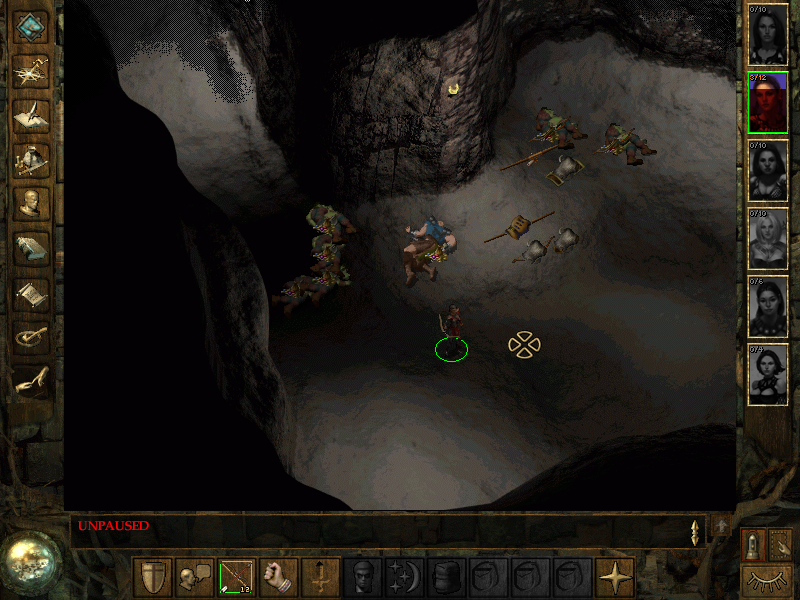This screenshot has height=600, width=800.
Task: Toggle the closed-eye rest button
Action: [x=767, y=579]
